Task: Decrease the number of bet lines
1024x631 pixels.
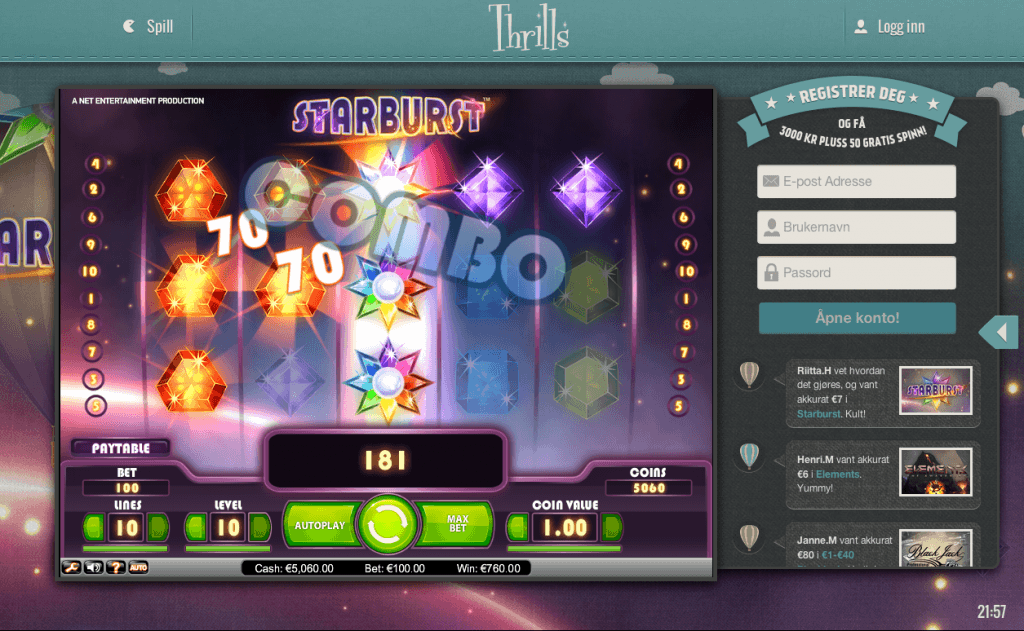Action: (x=93, y=527)
